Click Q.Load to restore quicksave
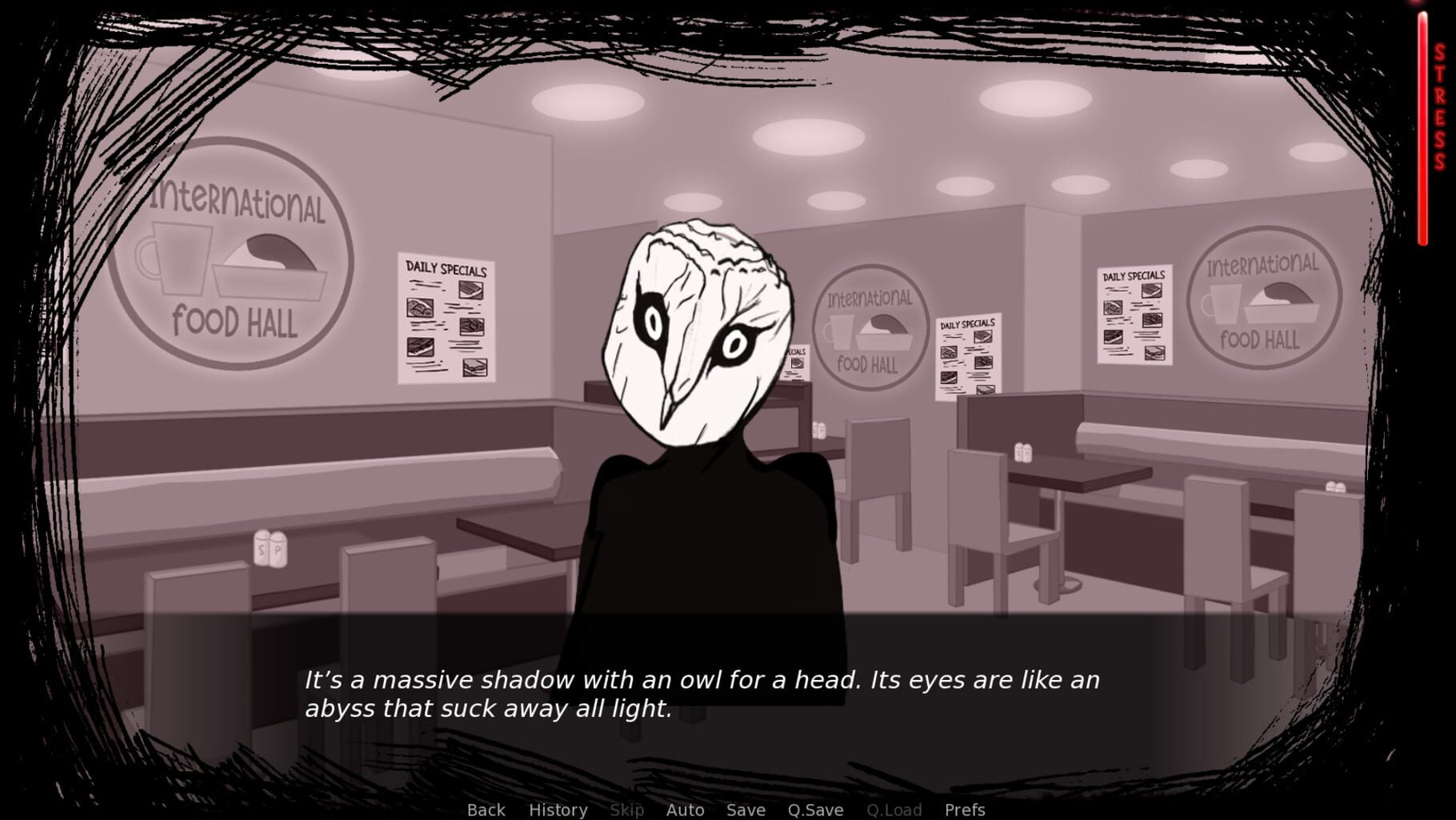Image resolution: width=1456 pixels, height=820 pixels. tap(894, 810)
